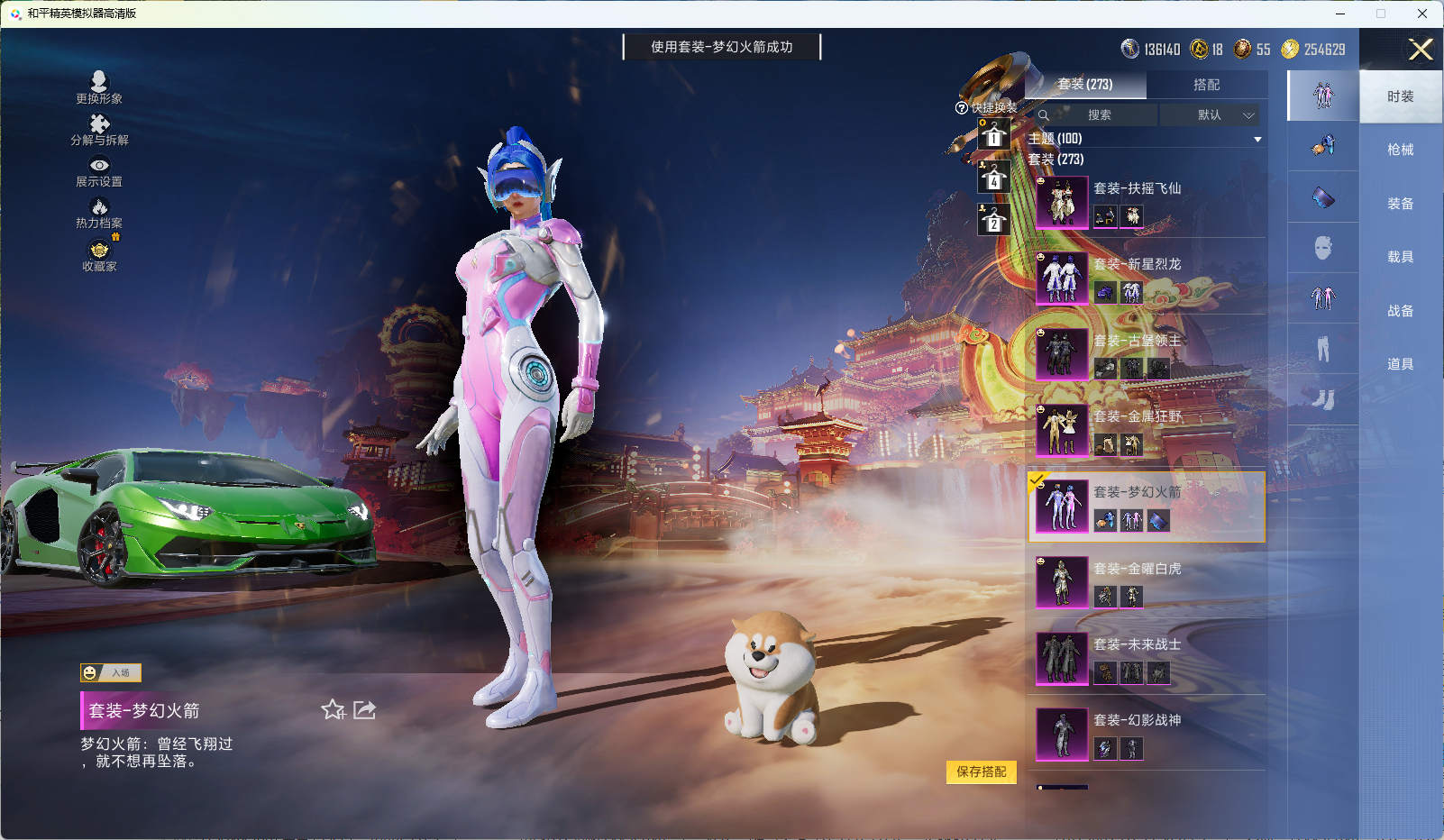Screen dimensions: 1444x840
Task: Choose the 套装-古堡领主 outfit
Action: click(1145, 353)
